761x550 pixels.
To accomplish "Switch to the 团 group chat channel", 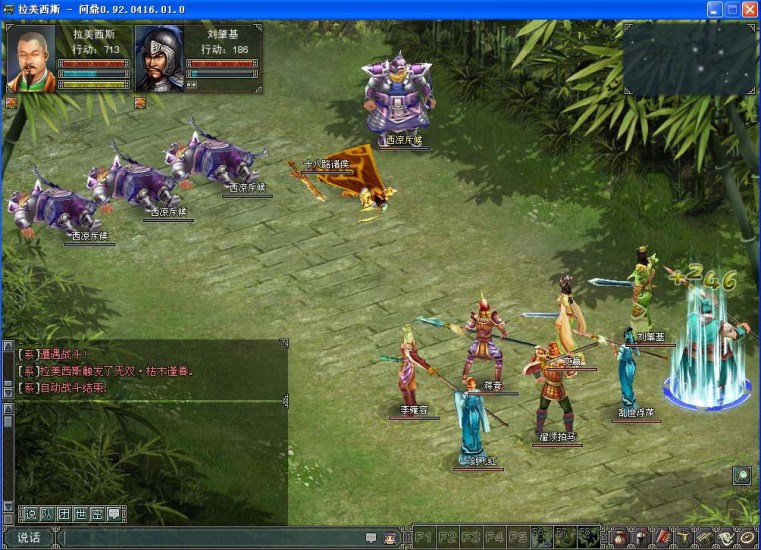I will pos(64,514).
